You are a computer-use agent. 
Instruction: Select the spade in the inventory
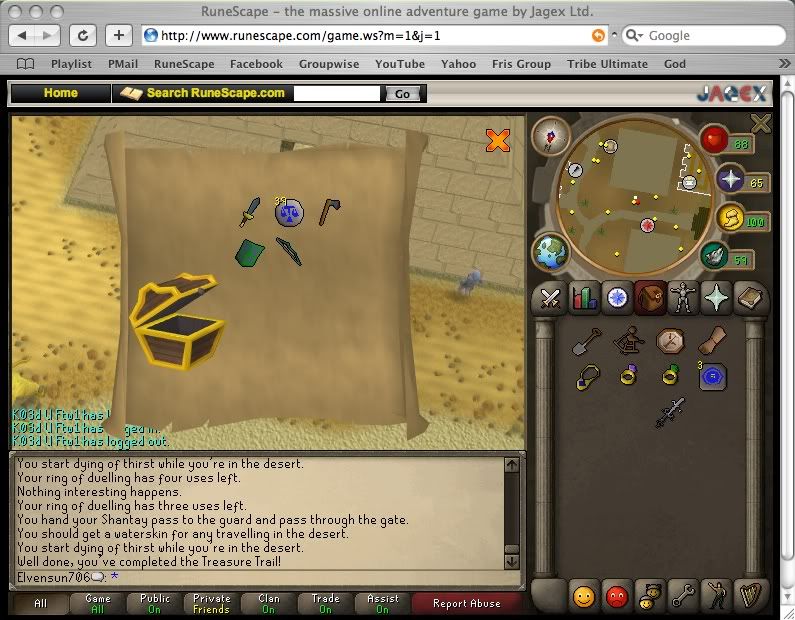[584, 342]
